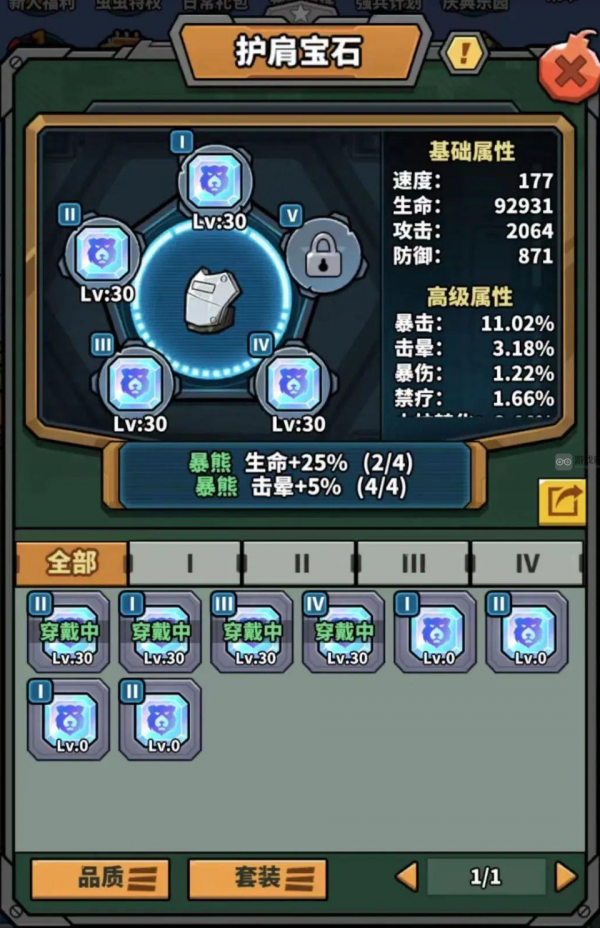The height and width of the screenshot is (928, 600).
Task: Select the equipped type III Lv.30 gem
Action: pyautogui.click(x=252, y=632)
